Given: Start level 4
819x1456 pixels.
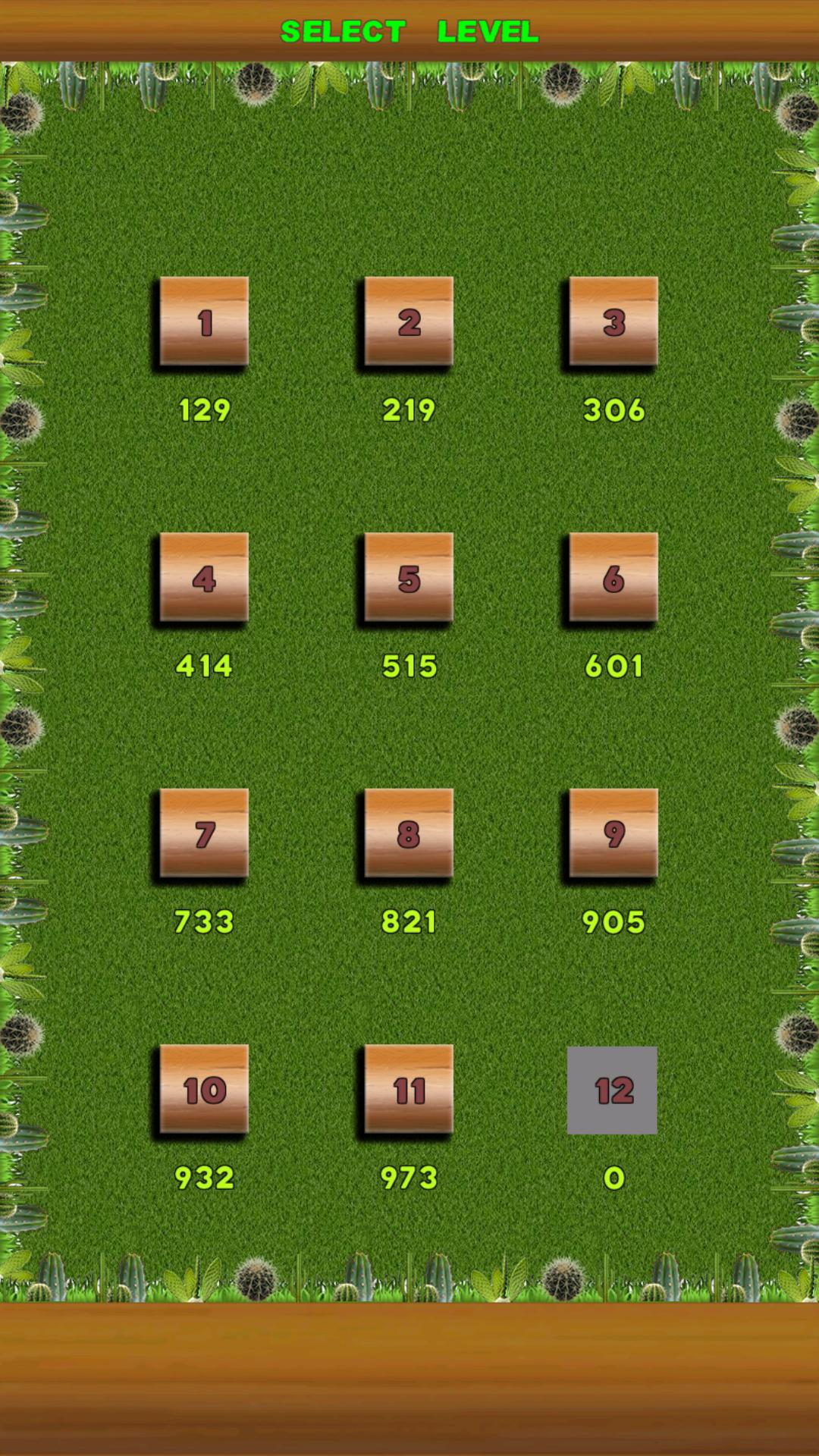Looking at the screenshot, I should (204, 578).
